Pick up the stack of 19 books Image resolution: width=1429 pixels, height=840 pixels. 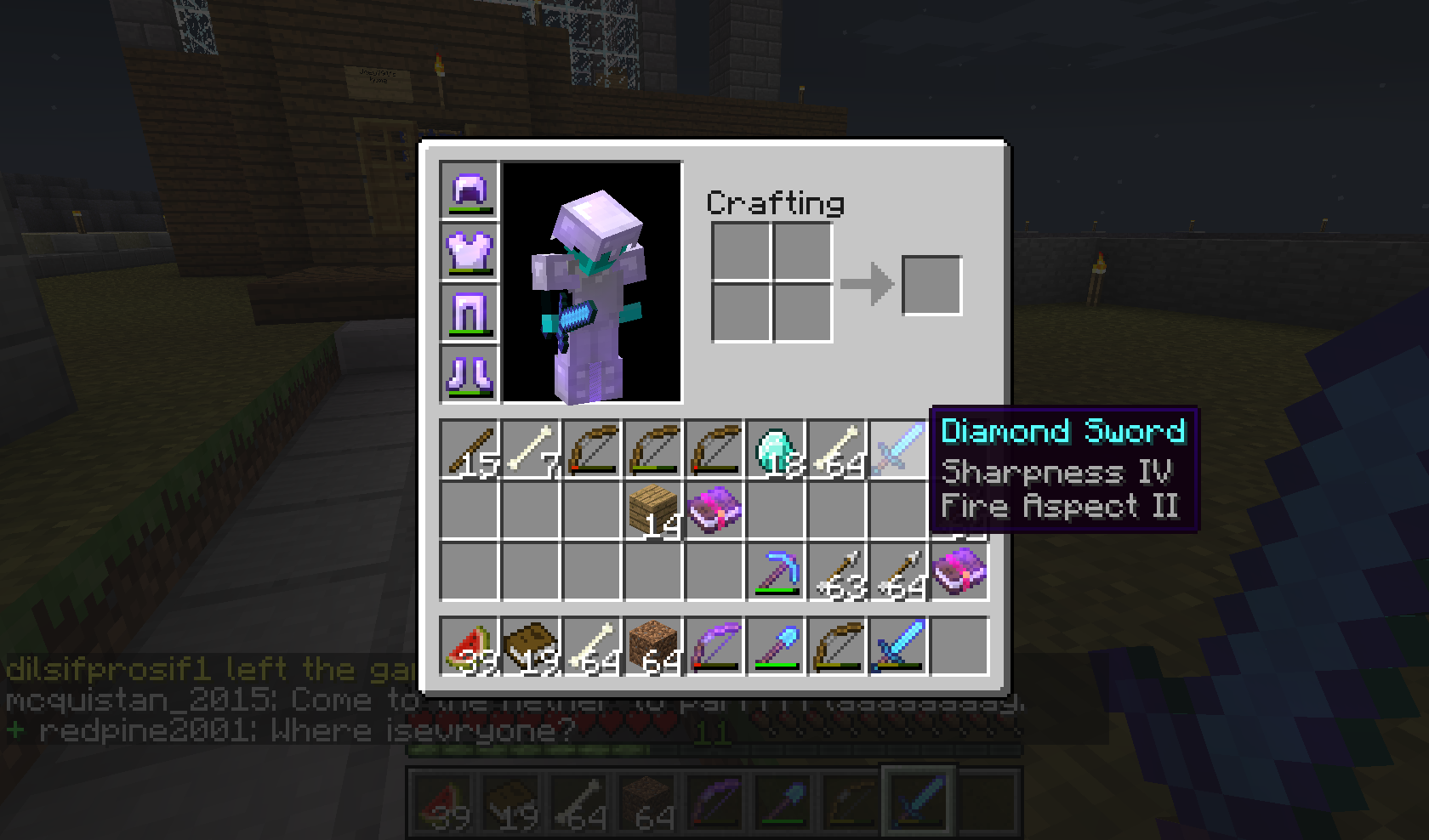pos(529,644)
